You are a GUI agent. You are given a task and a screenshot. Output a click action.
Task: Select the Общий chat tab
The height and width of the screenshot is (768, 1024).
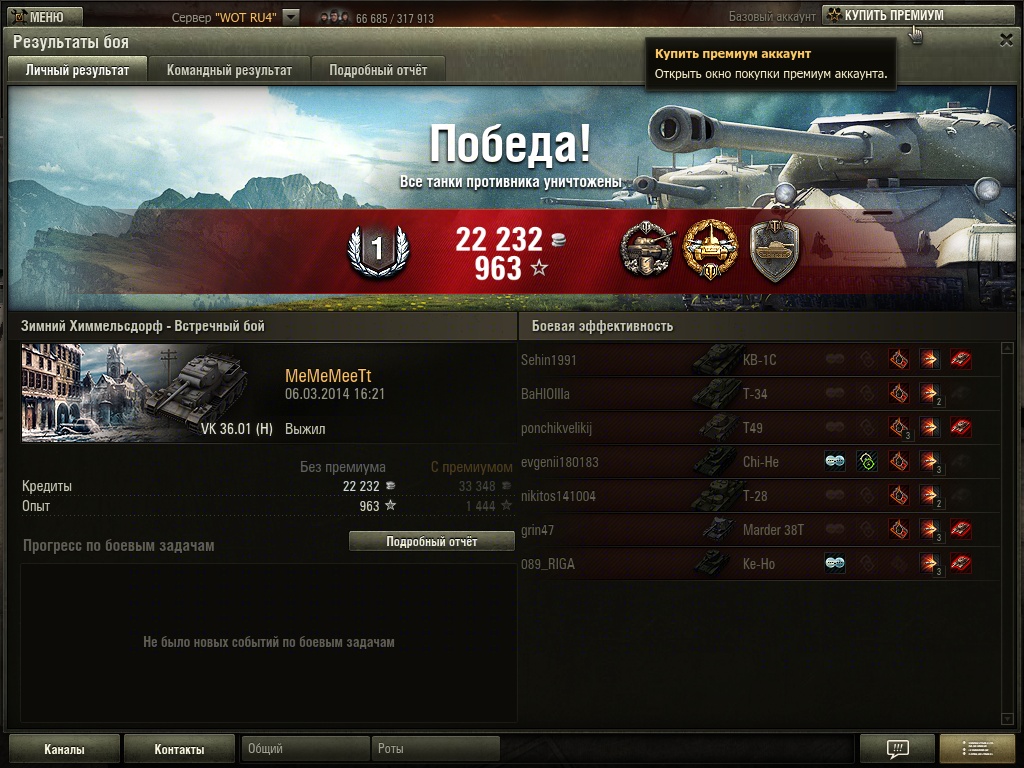point(305,749)
